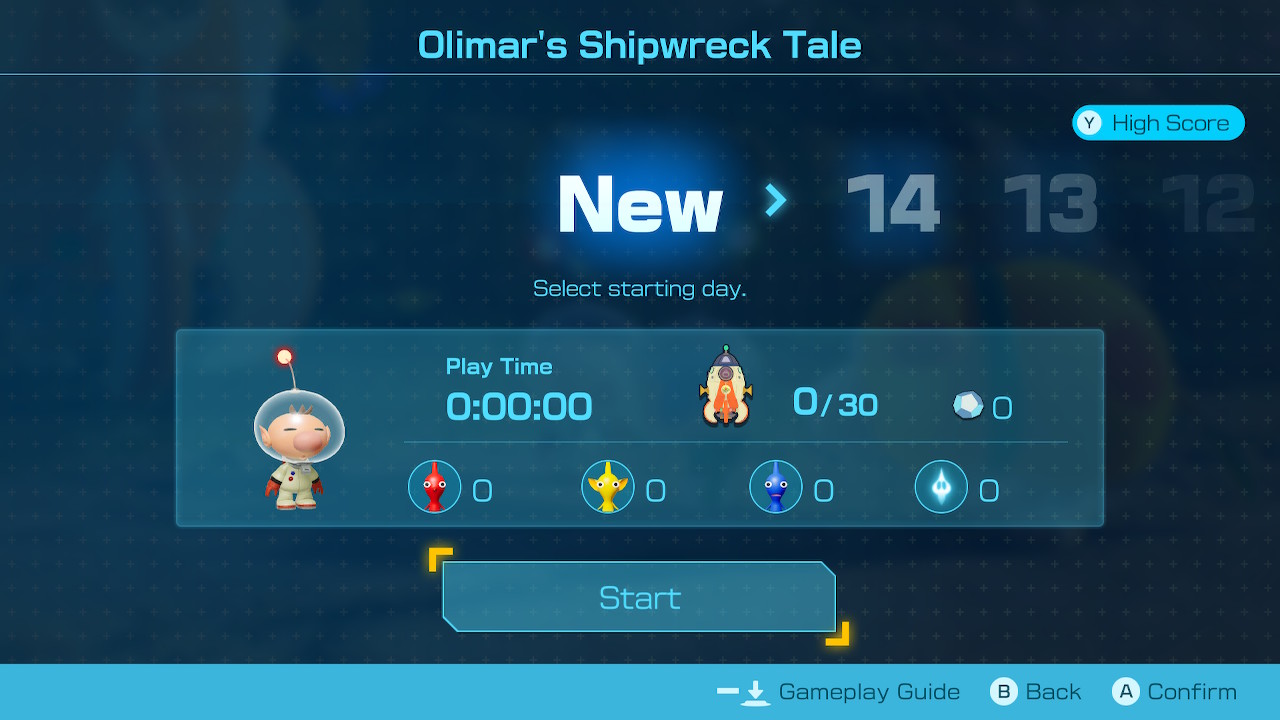The width and height of the screenshot is (1280, 720).
Task: Select the New starting day option
Action: point(639,203)
